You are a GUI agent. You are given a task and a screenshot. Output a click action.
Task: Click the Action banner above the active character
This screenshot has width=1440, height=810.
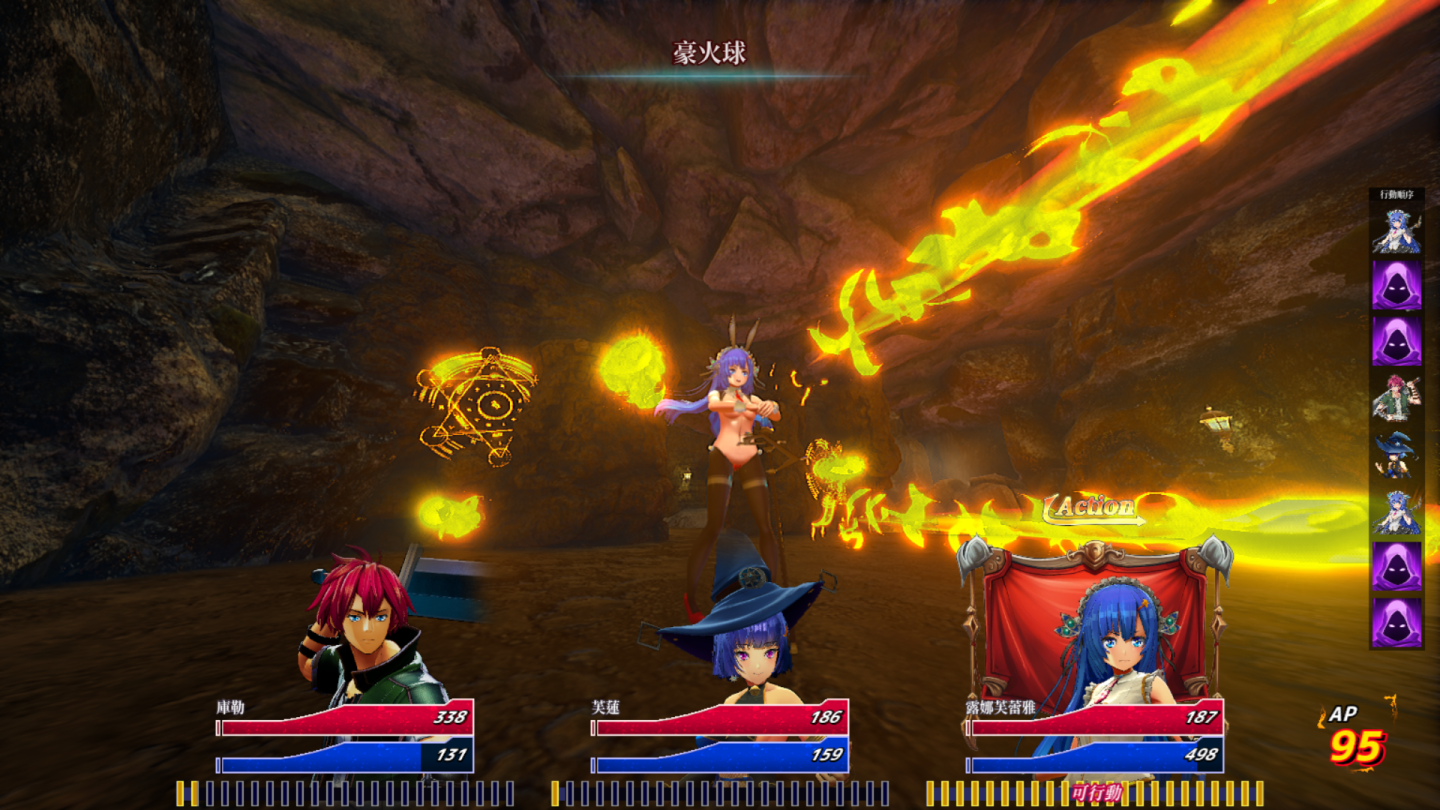point(1094,509)
